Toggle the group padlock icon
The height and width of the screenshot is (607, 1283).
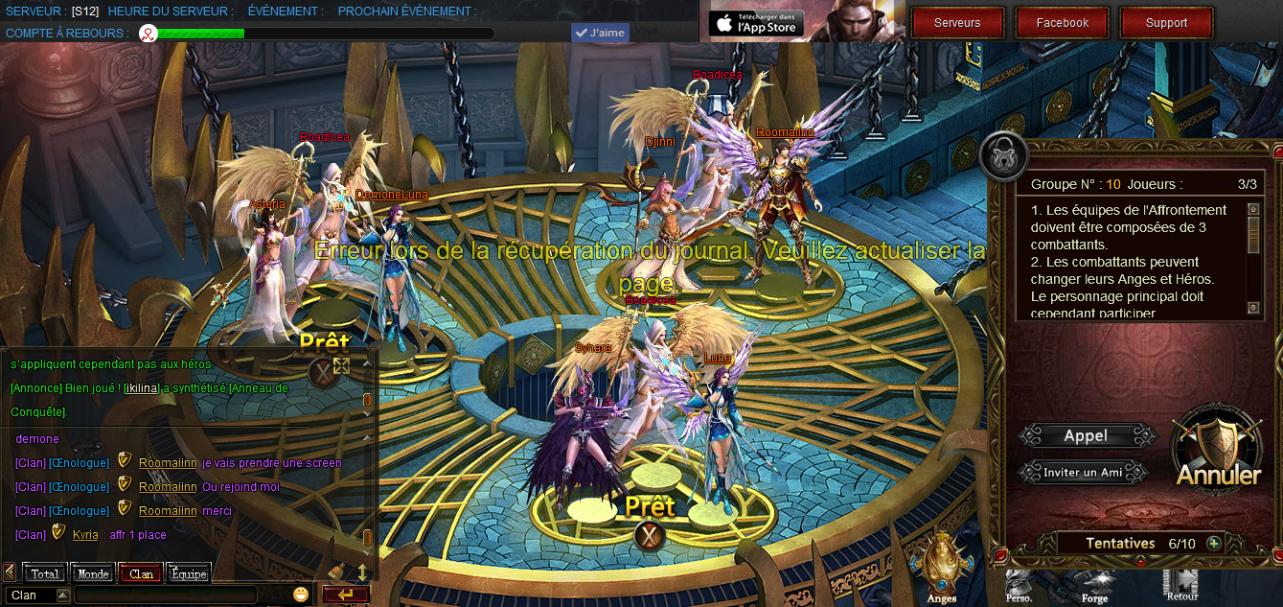click(x=1003, y=155)
